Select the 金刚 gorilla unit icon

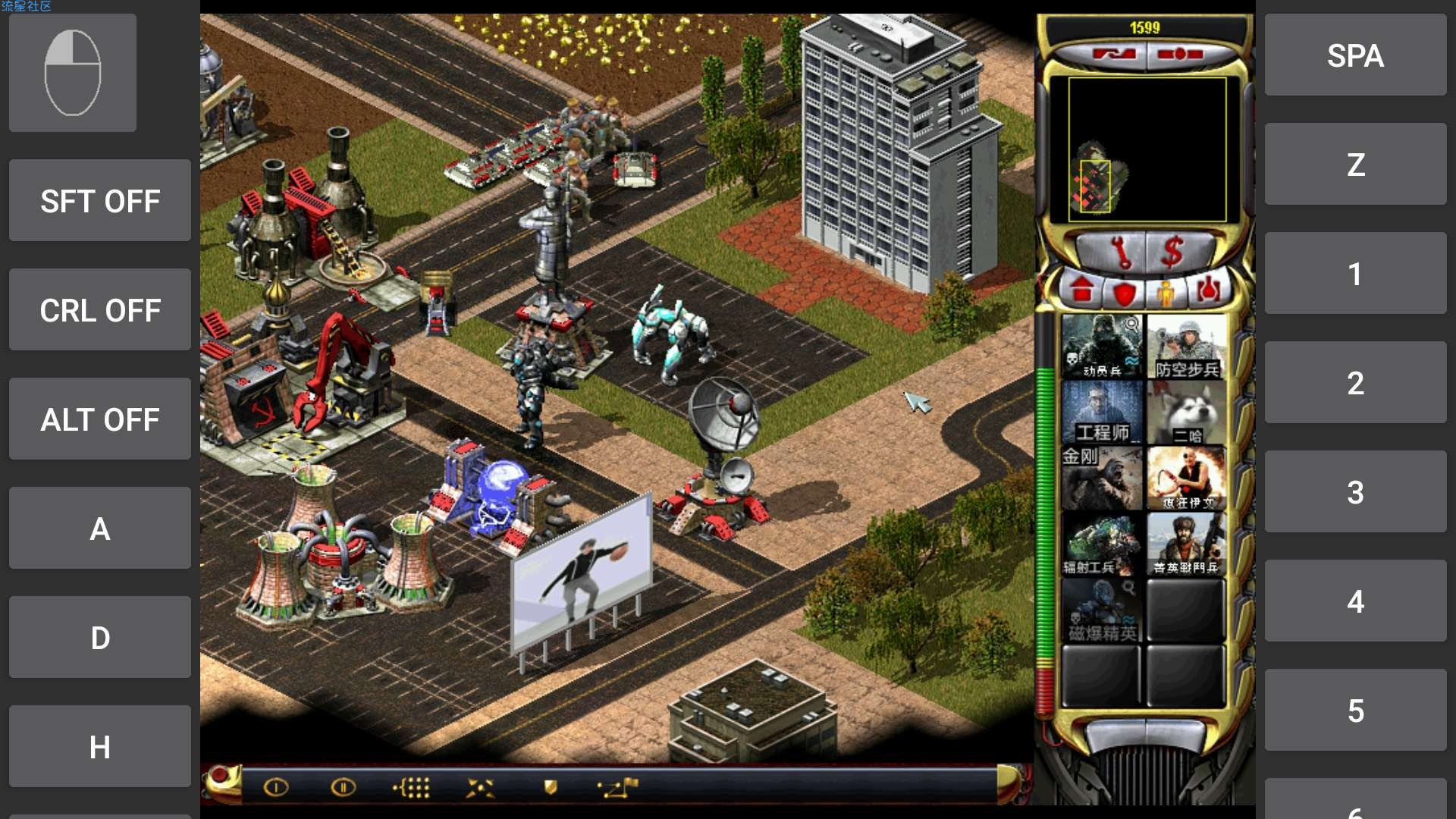(1101, 478)
